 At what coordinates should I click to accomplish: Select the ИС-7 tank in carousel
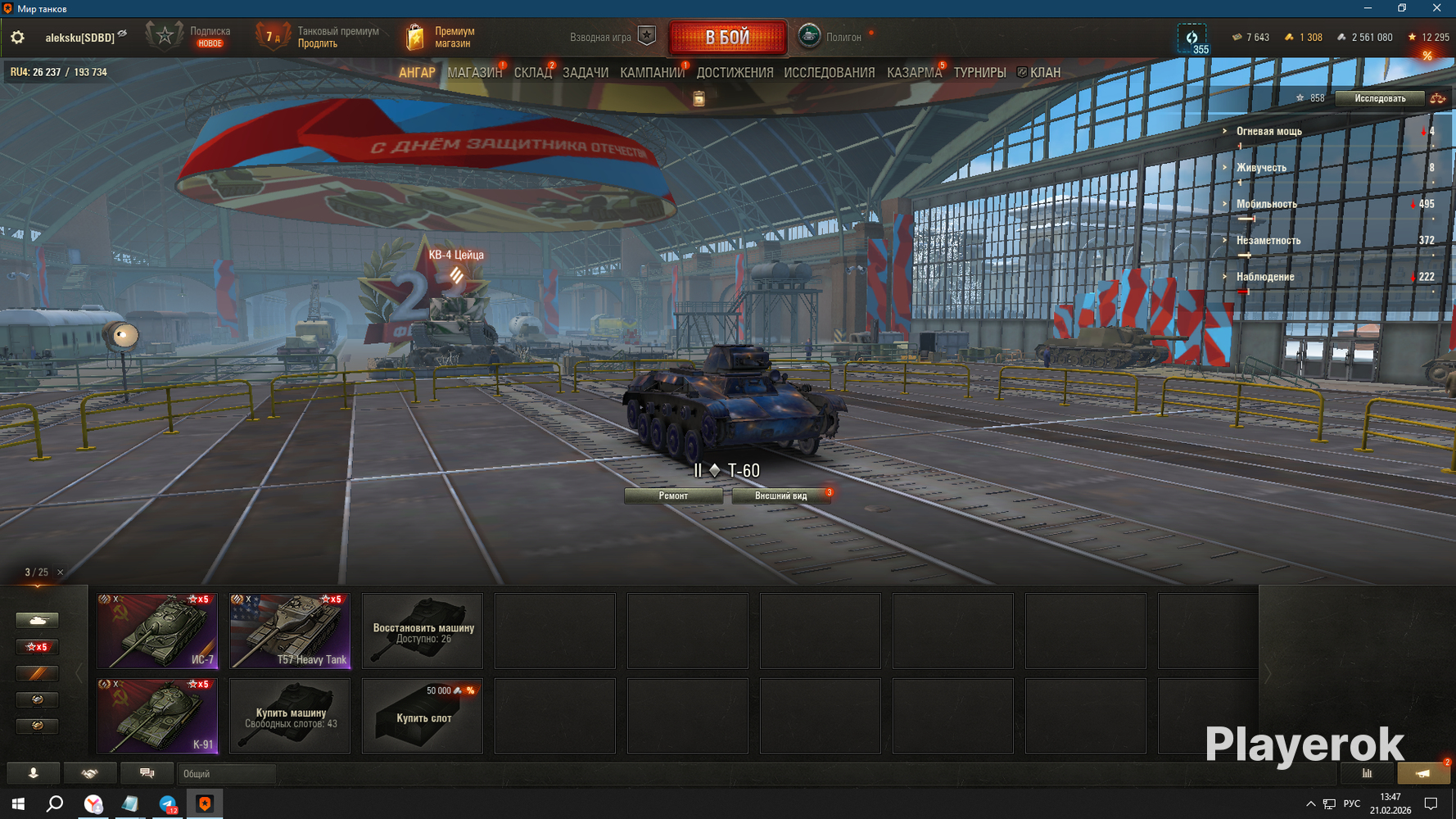tap(157, 631)
